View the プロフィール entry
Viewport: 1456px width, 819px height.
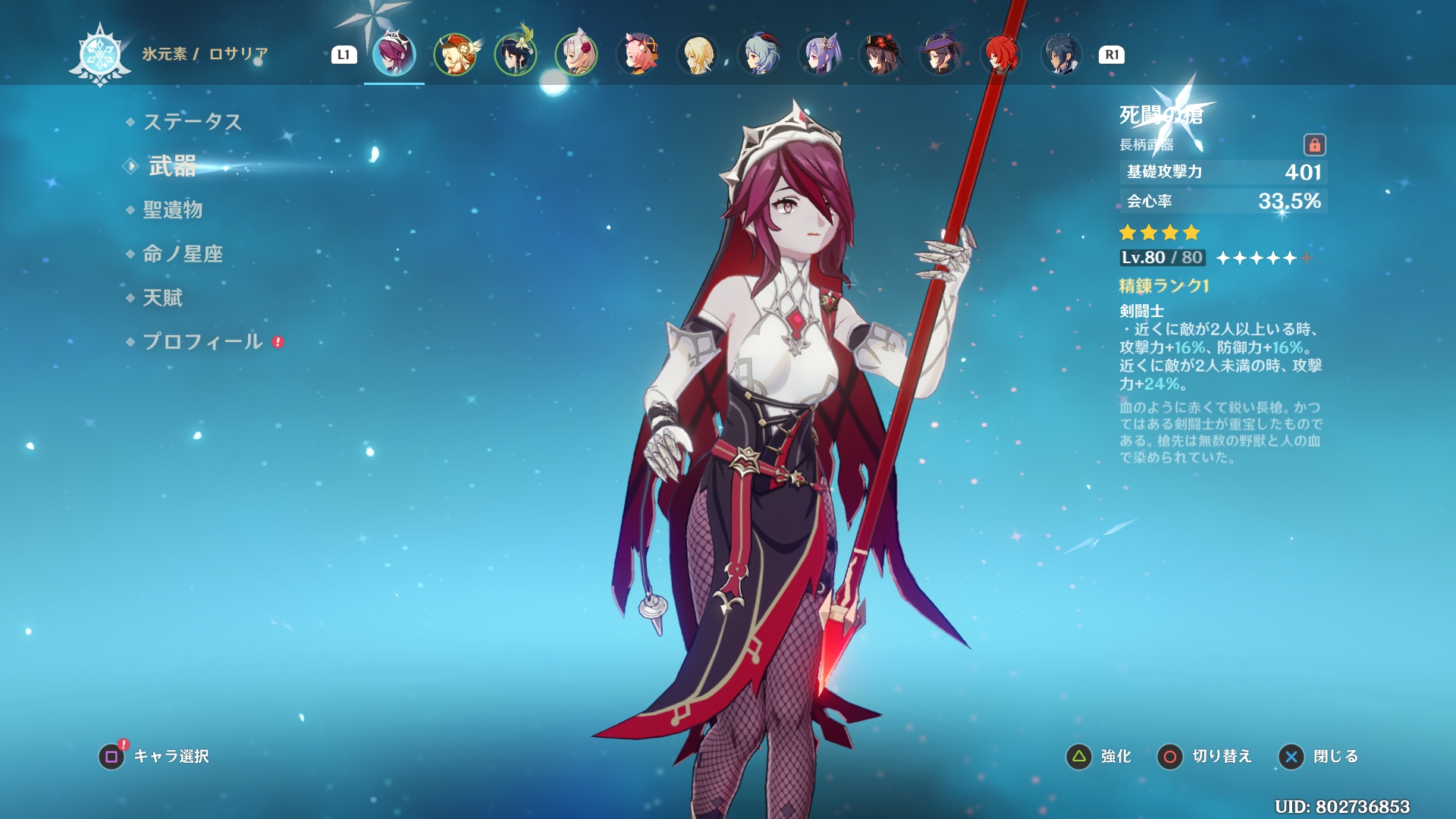tap(202, 342)
